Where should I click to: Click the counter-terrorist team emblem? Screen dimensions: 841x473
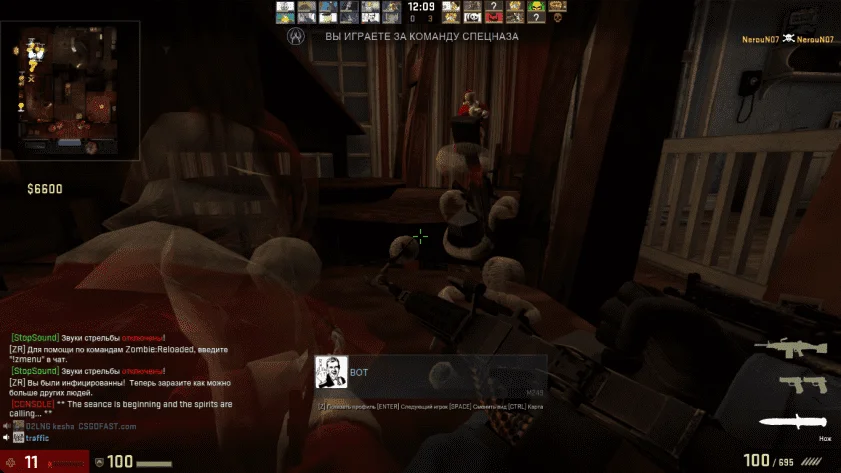tap(295, 35)
